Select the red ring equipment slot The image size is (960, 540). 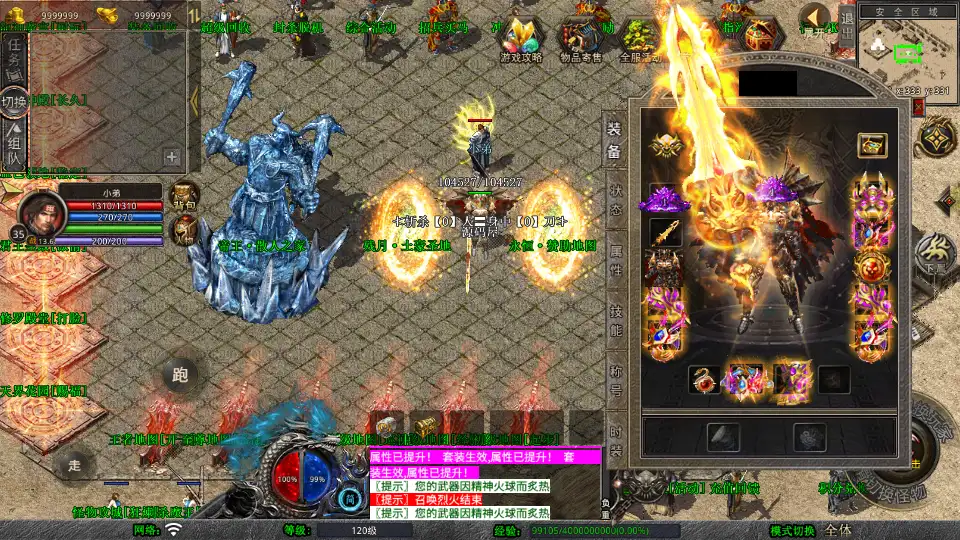point(702,380)
